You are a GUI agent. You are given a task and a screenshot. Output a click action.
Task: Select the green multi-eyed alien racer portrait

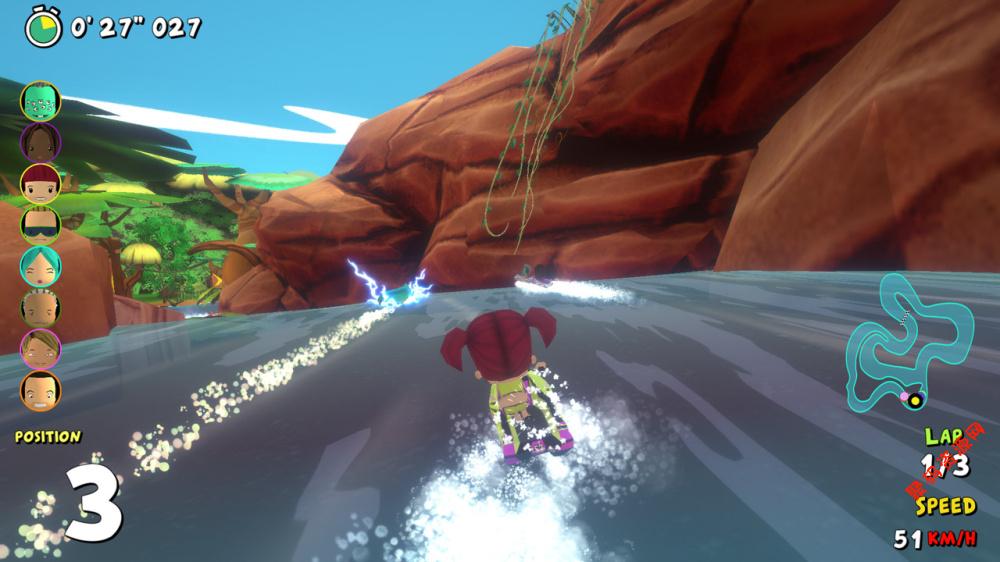pyautogui.click(x=40, y=100)
